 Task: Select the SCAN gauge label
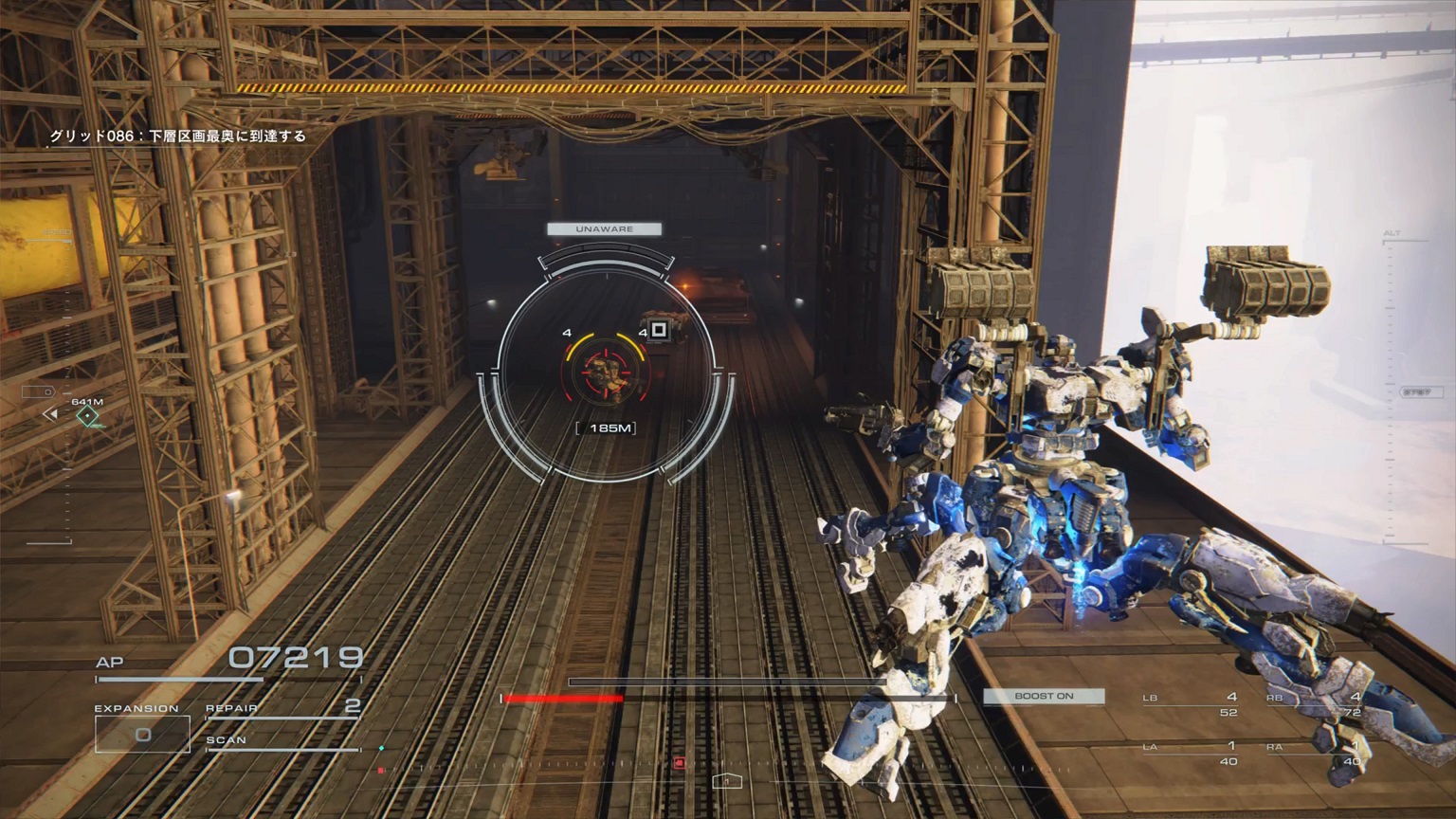[227, 740]
